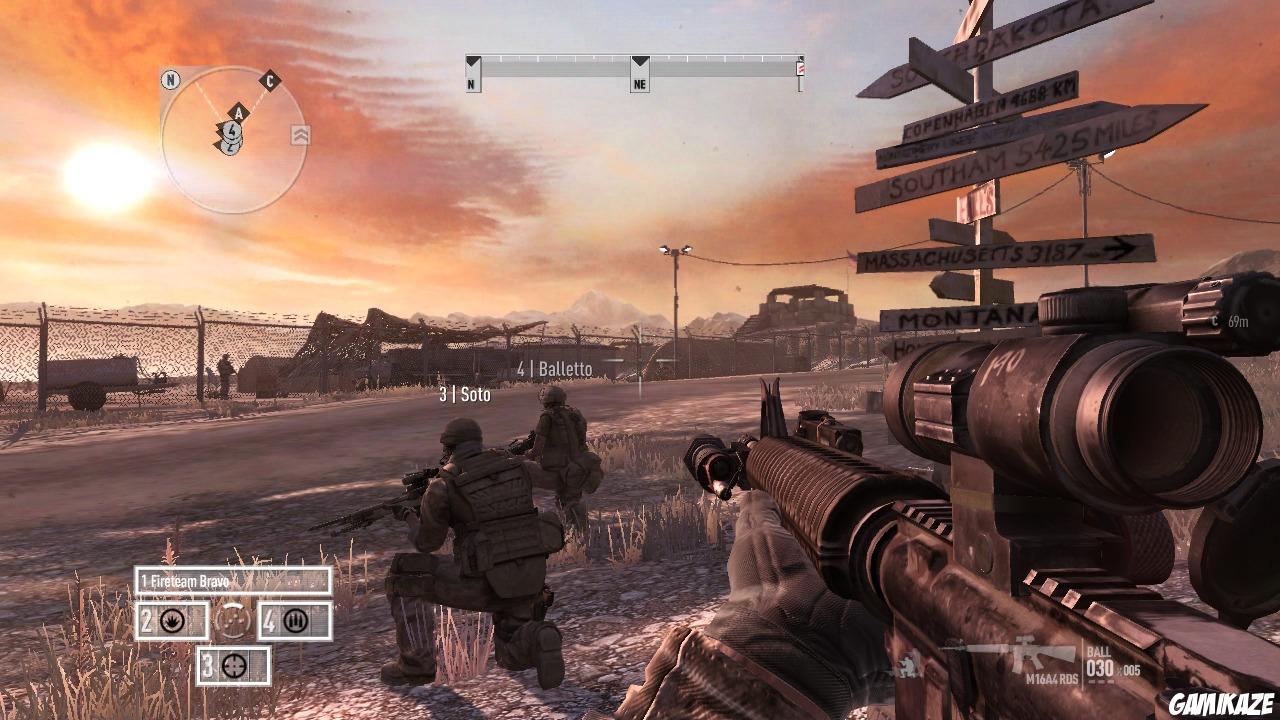Click the 3 | Soto nametag
Screen dimensions: 1280x720
(x=466, y=394)
